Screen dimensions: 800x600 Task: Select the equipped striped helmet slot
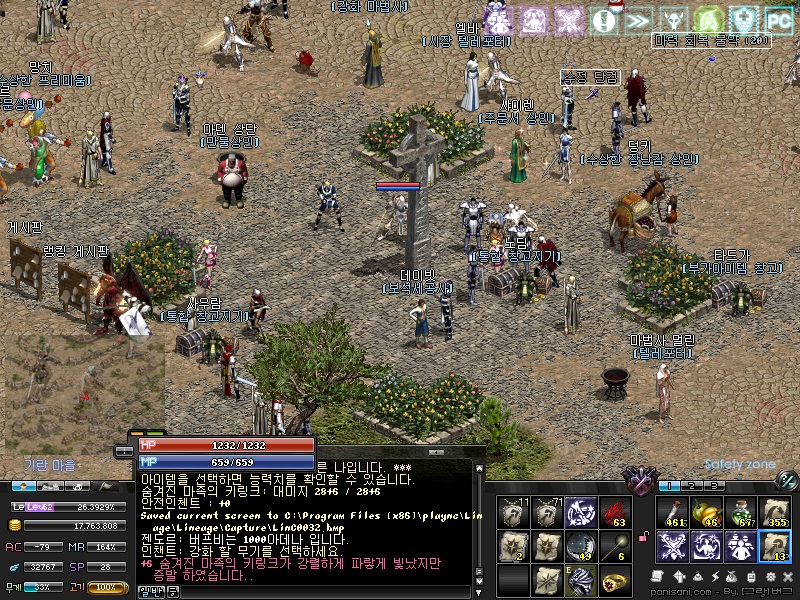[x=580, y=579]
